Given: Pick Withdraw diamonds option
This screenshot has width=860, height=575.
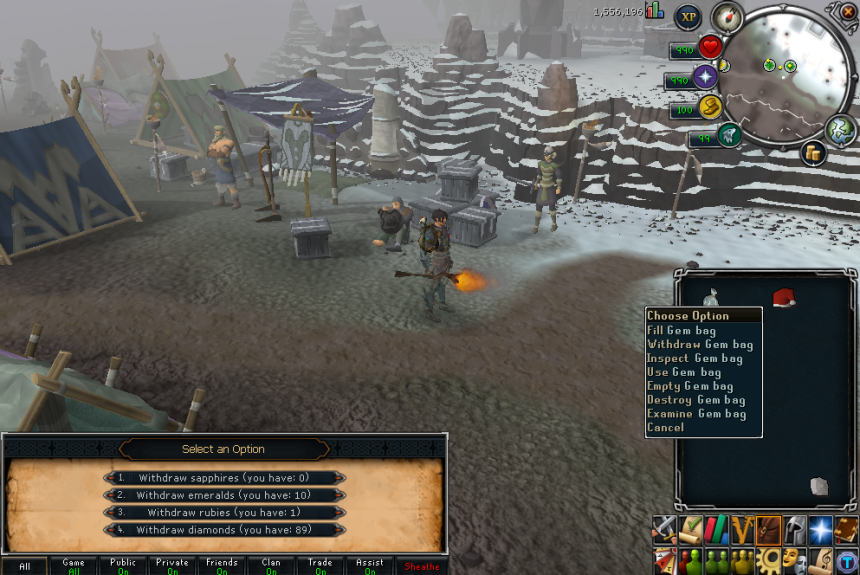Looking at the screenshot, I should (x=224, y=530).
